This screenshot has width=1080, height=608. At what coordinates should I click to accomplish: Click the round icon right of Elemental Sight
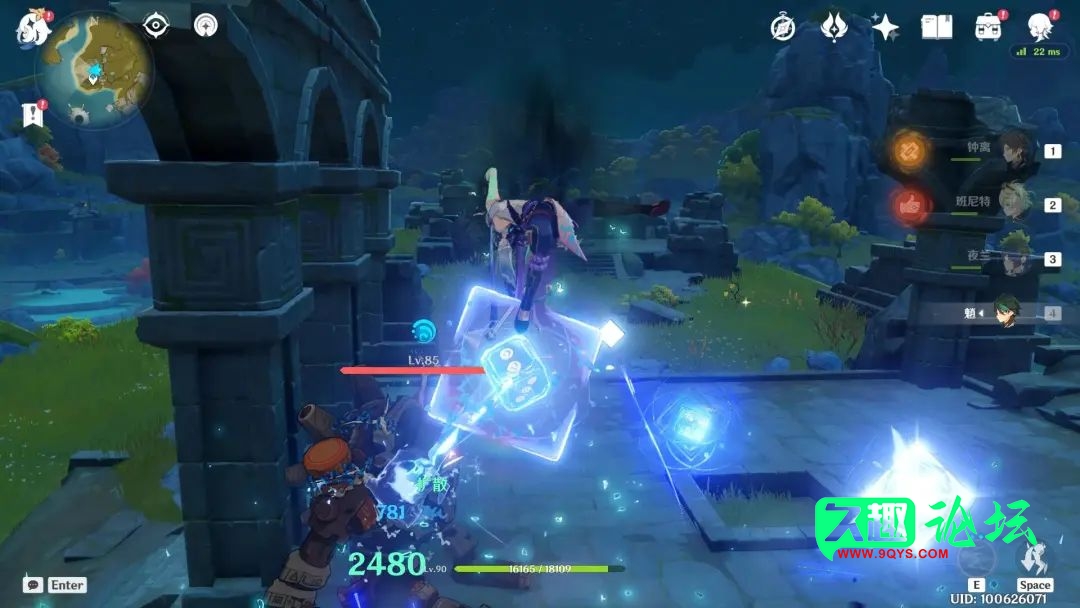(x=206, y=25)
